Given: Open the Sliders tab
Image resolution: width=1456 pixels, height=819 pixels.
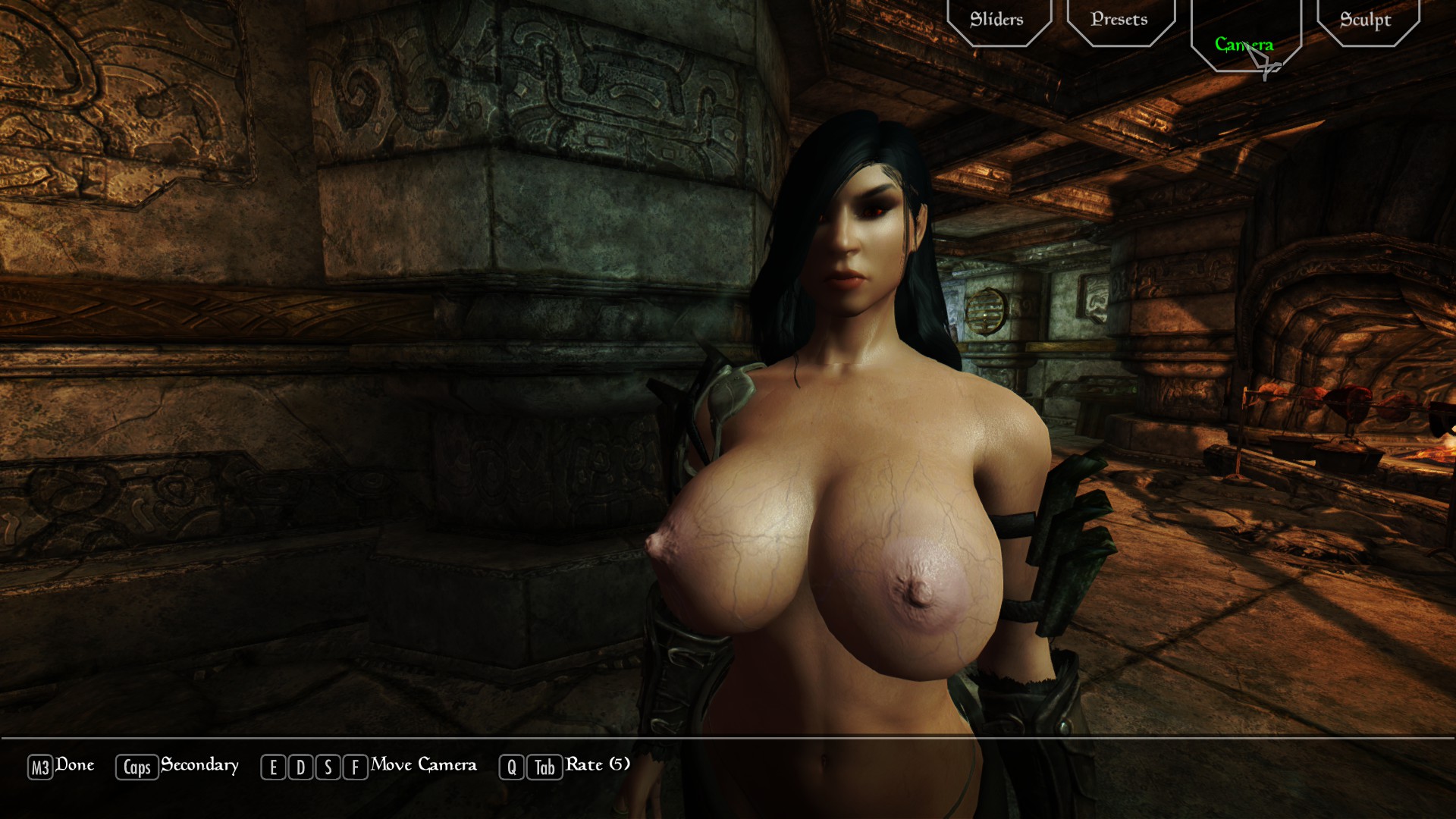Looking at the screenshot, I should click(x=997, y=20).
